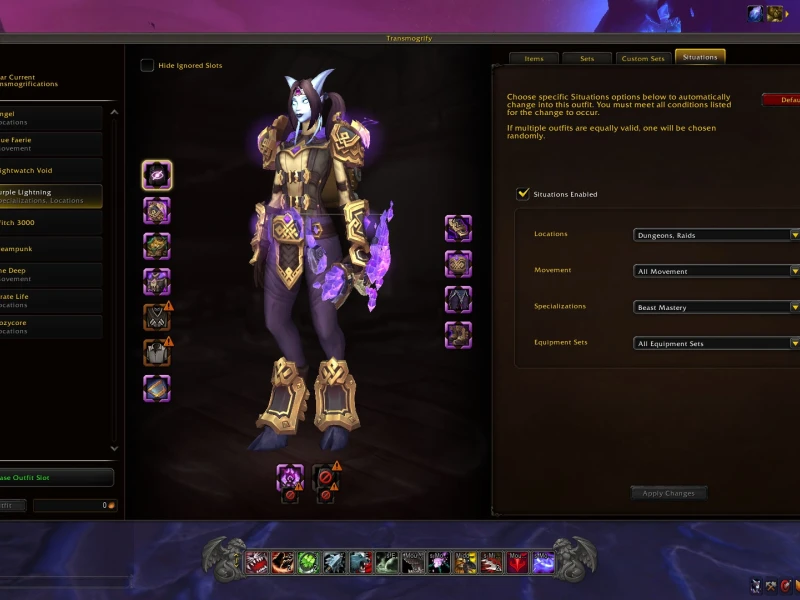This screenshot has height=600, width=800.
Task: Open the Sets tab
Action: point(587,58)
